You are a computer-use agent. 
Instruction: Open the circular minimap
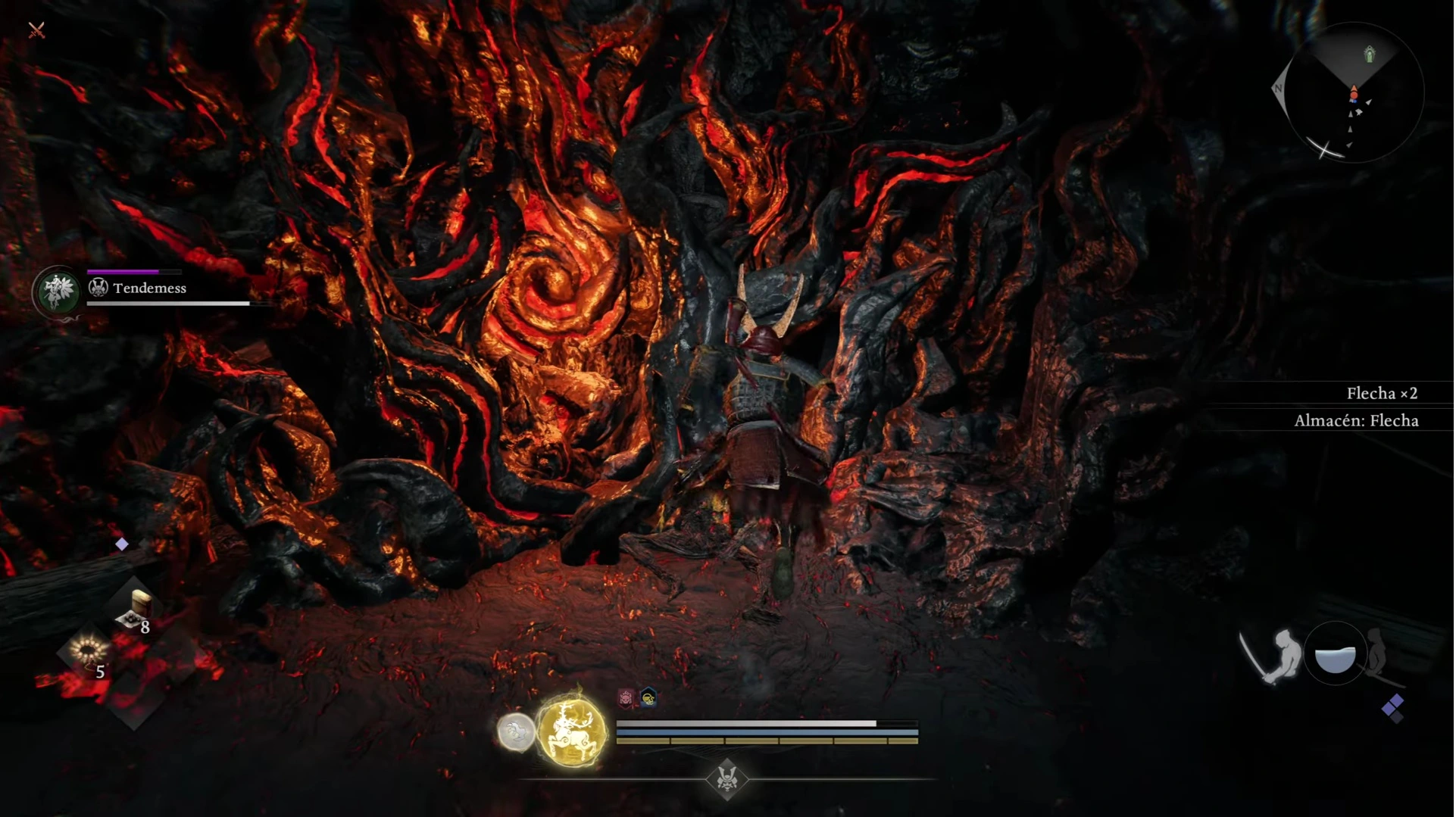1353,93
